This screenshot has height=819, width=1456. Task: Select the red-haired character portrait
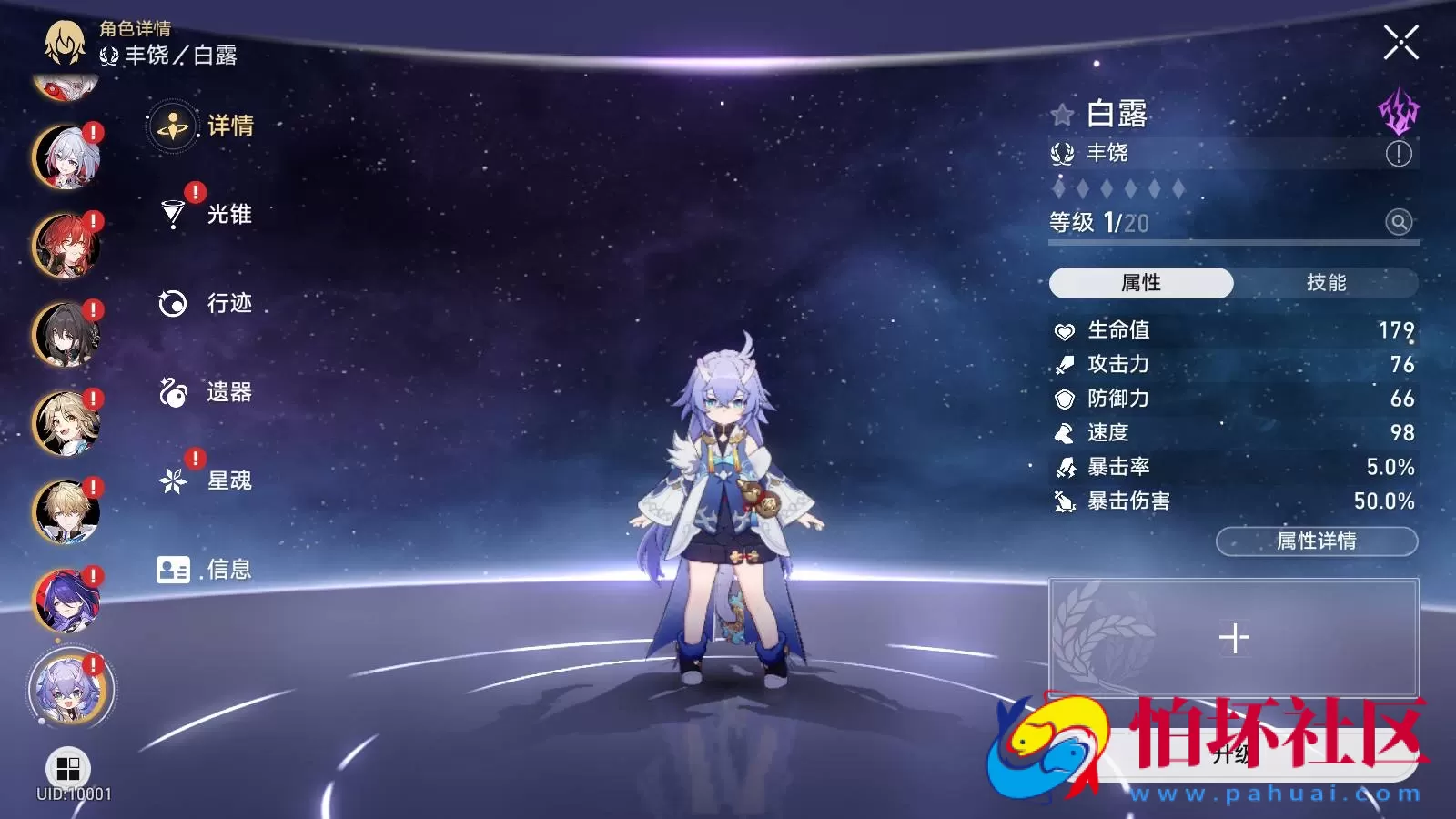click(66, 246)
